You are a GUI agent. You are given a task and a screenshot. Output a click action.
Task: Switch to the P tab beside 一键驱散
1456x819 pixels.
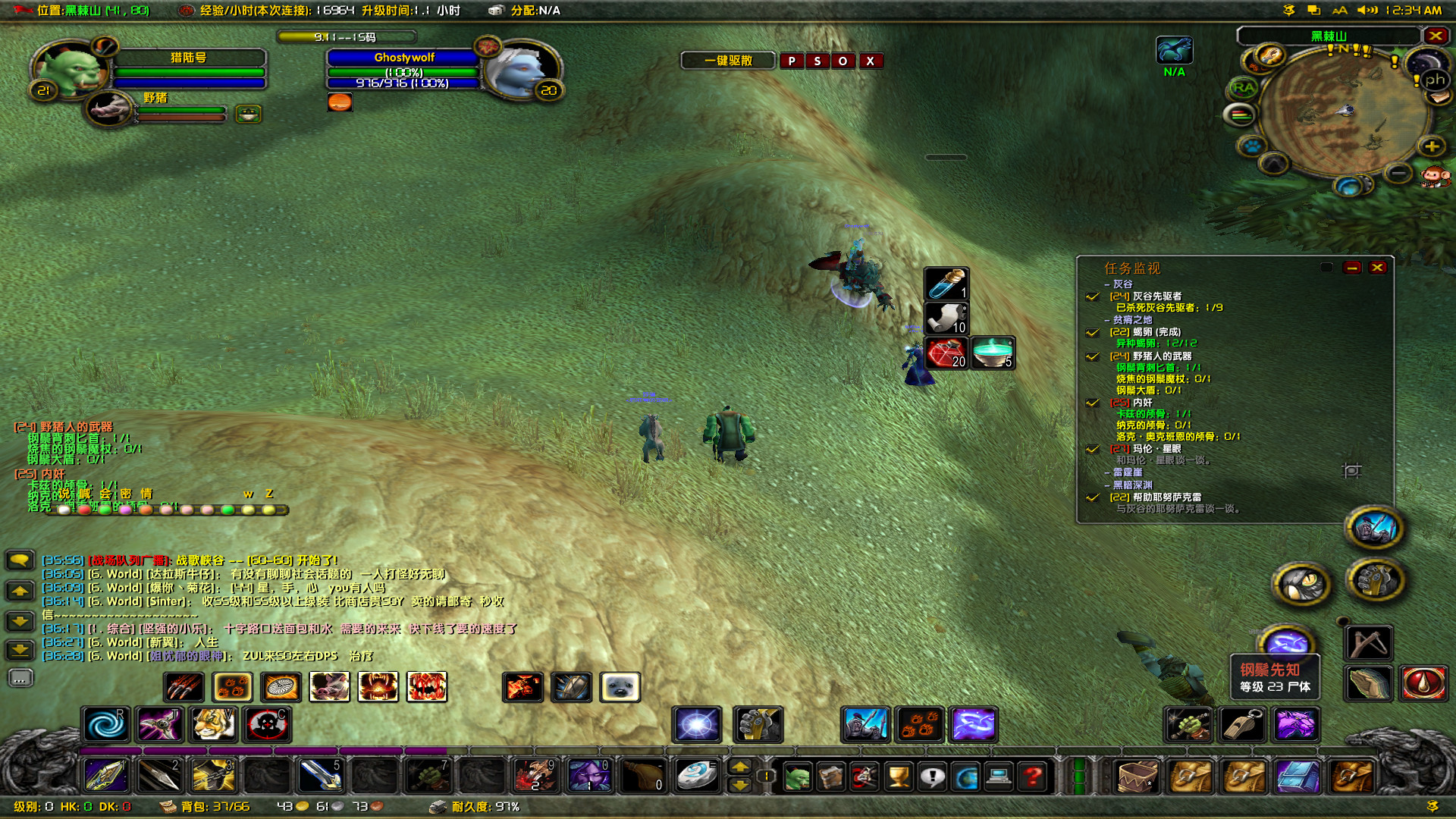[x=790, y=61]
